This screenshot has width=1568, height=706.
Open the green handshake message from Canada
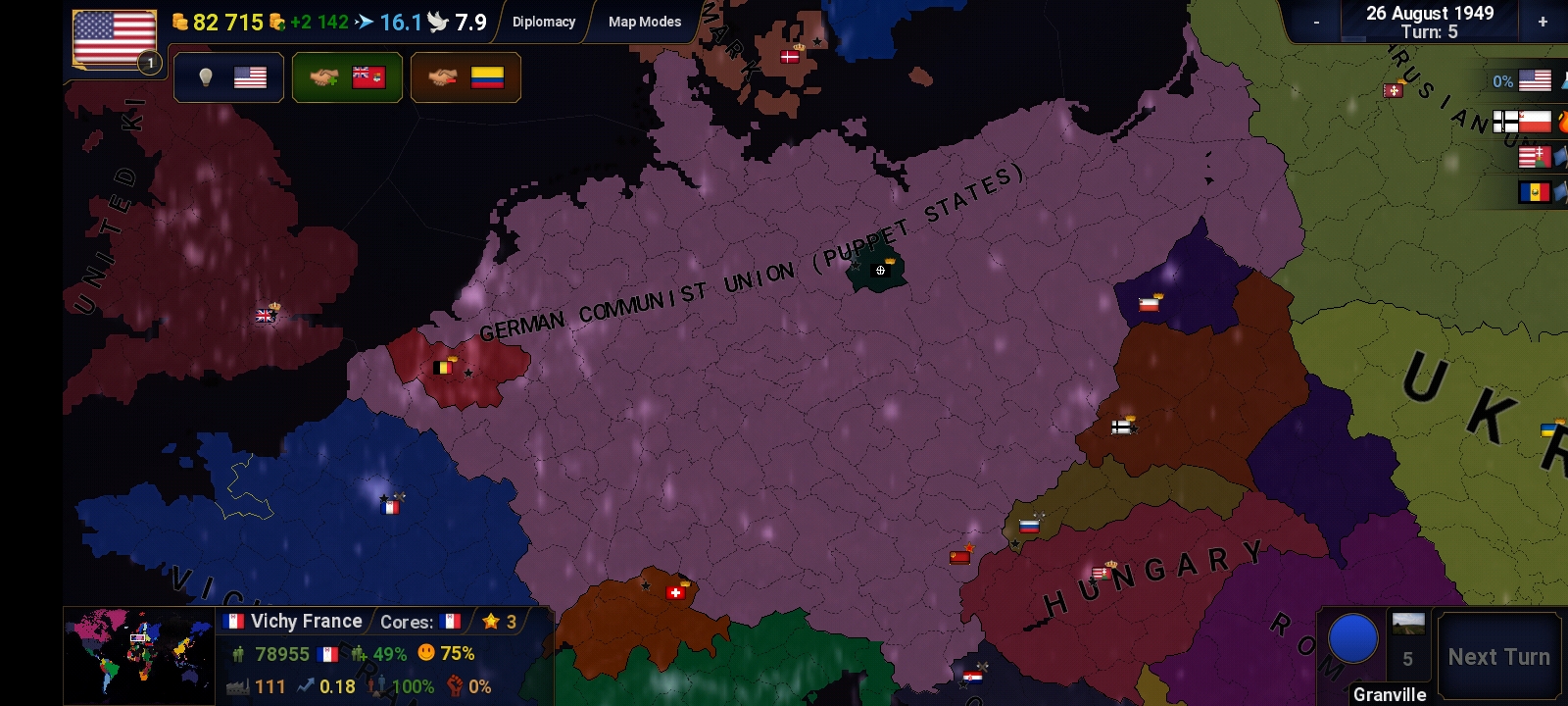[x=347, y=77]
